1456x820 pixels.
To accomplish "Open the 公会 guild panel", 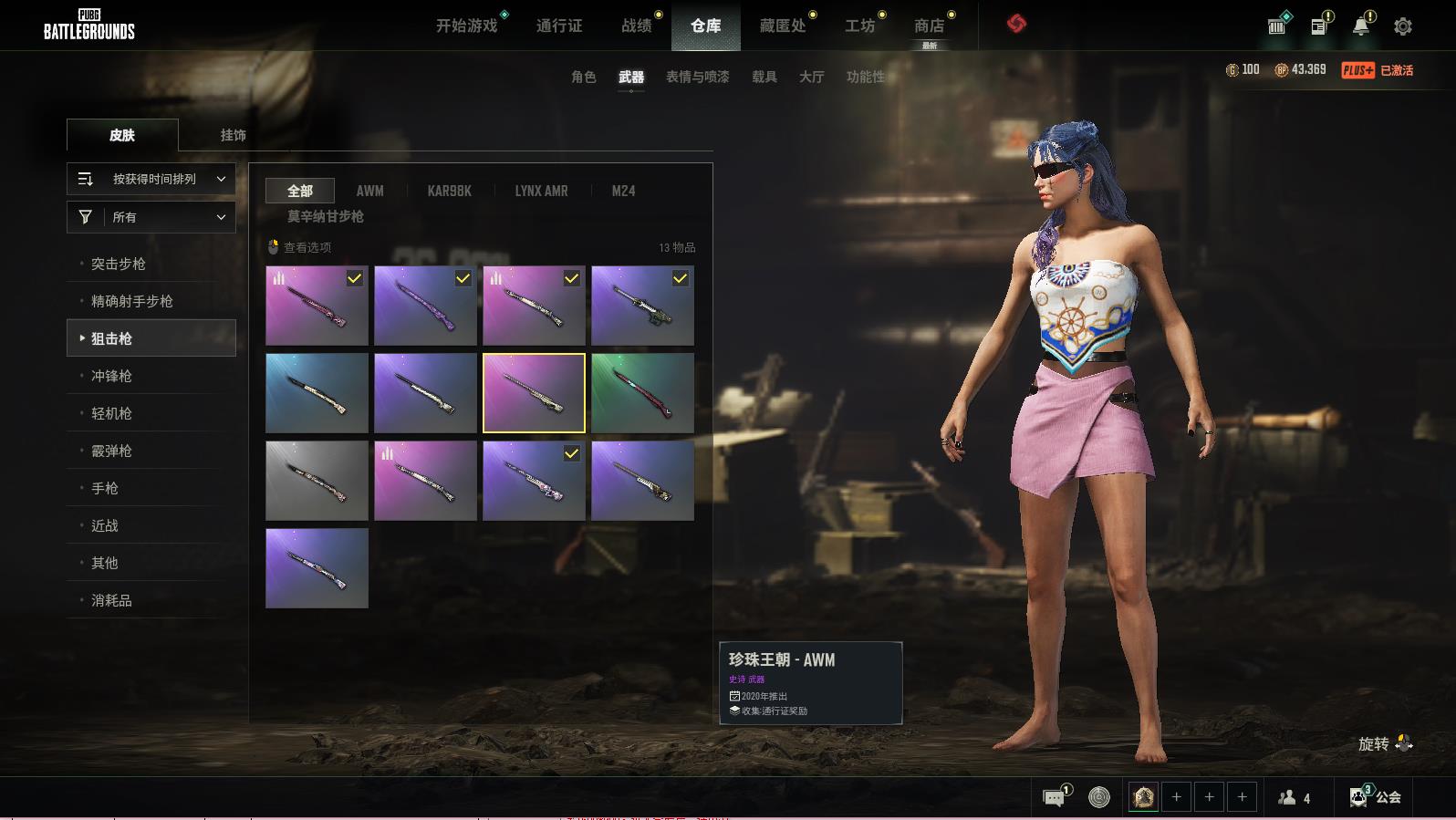I will (1376, 796).
